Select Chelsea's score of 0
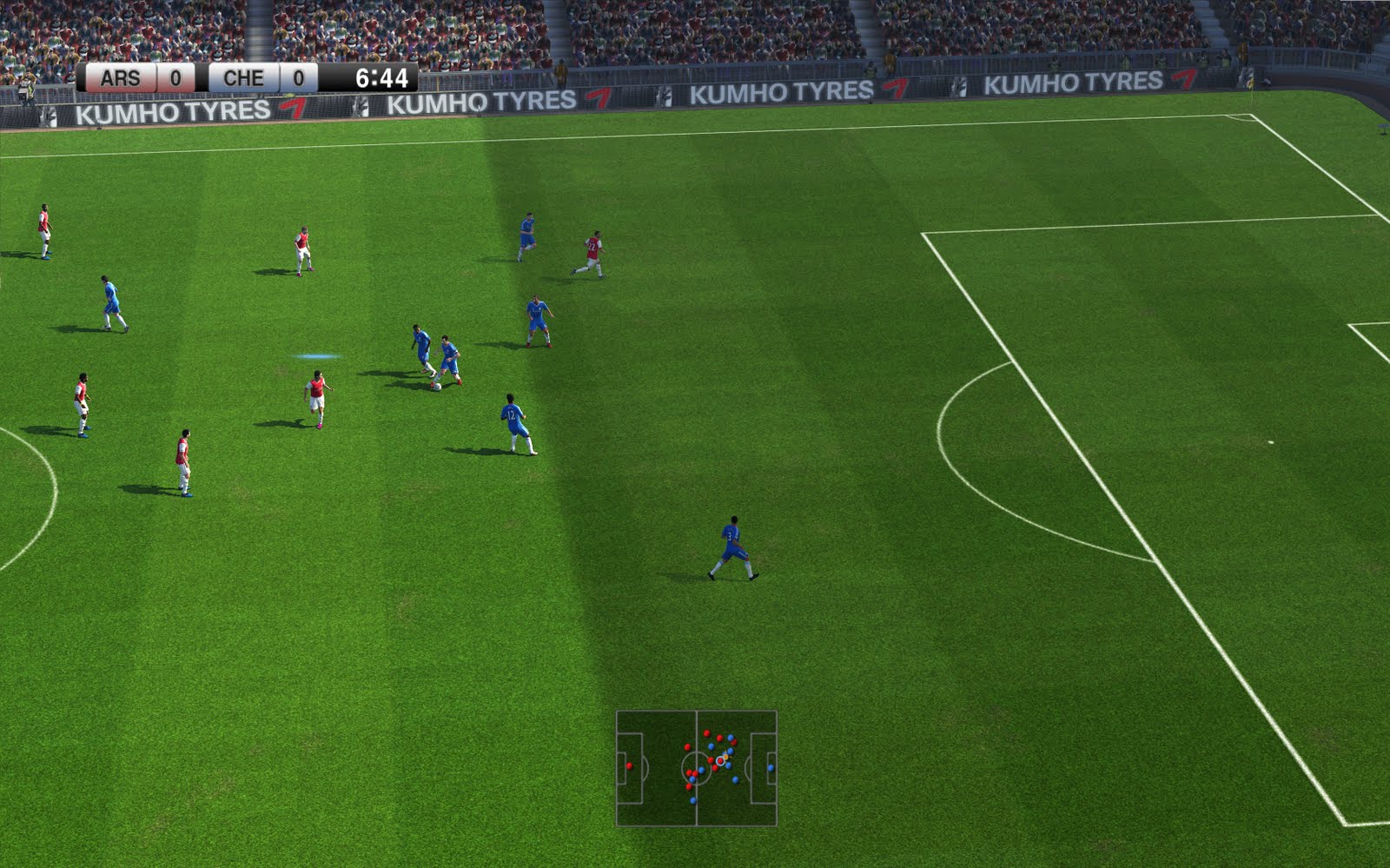 coord(295,77)
